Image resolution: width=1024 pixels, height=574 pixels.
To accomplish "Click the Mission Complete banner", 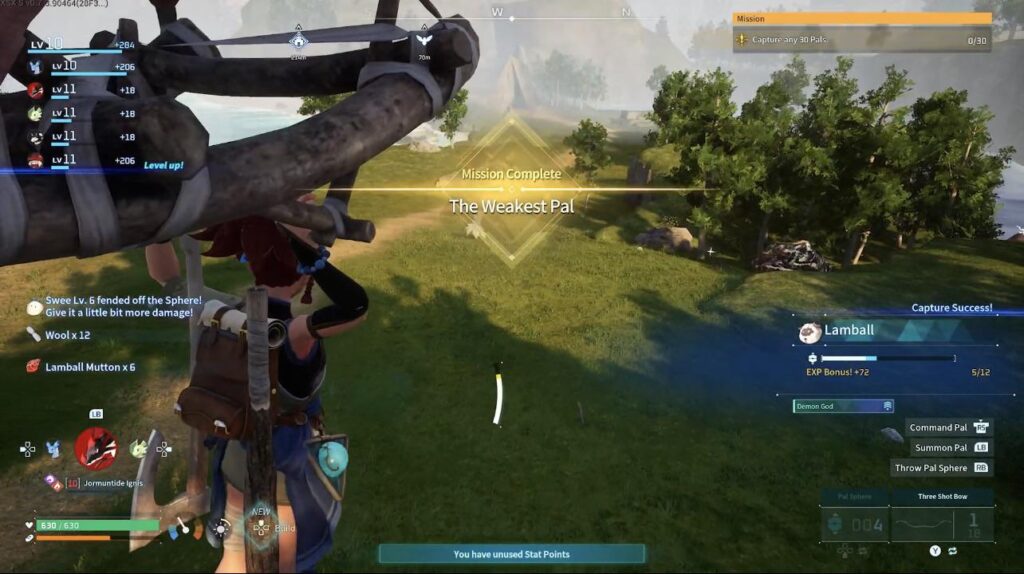I will click(512, 191).
